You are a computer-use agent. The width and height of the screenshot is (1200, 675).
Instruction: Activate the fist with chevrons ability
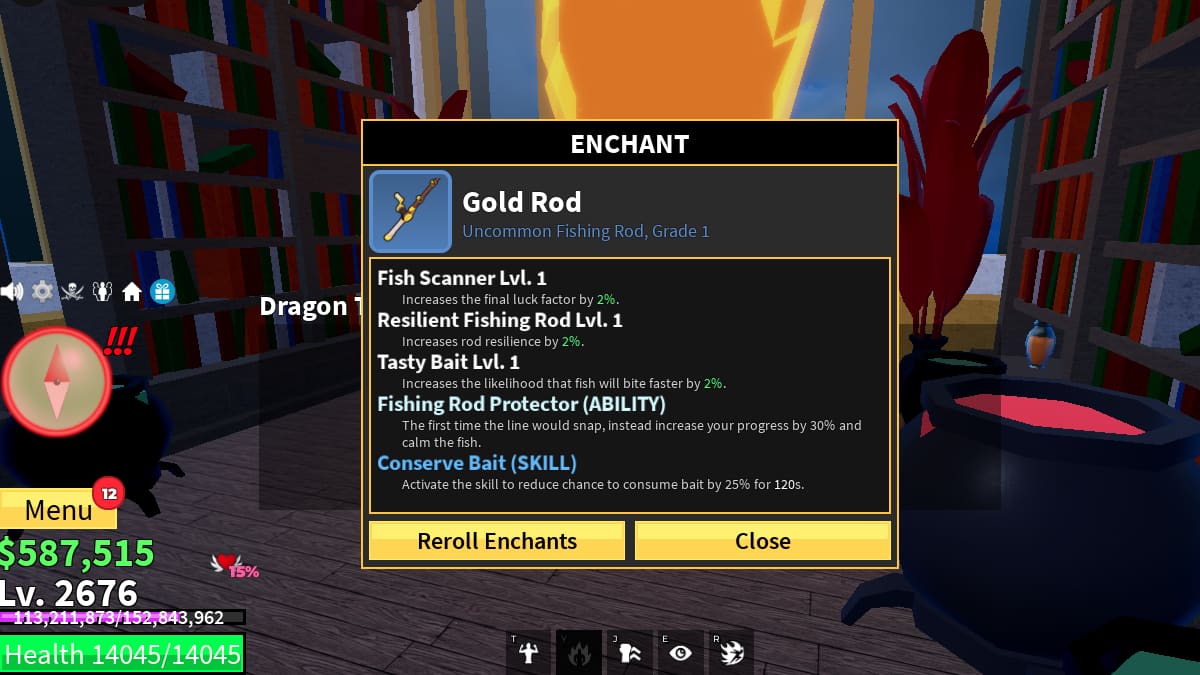[630, 653]
